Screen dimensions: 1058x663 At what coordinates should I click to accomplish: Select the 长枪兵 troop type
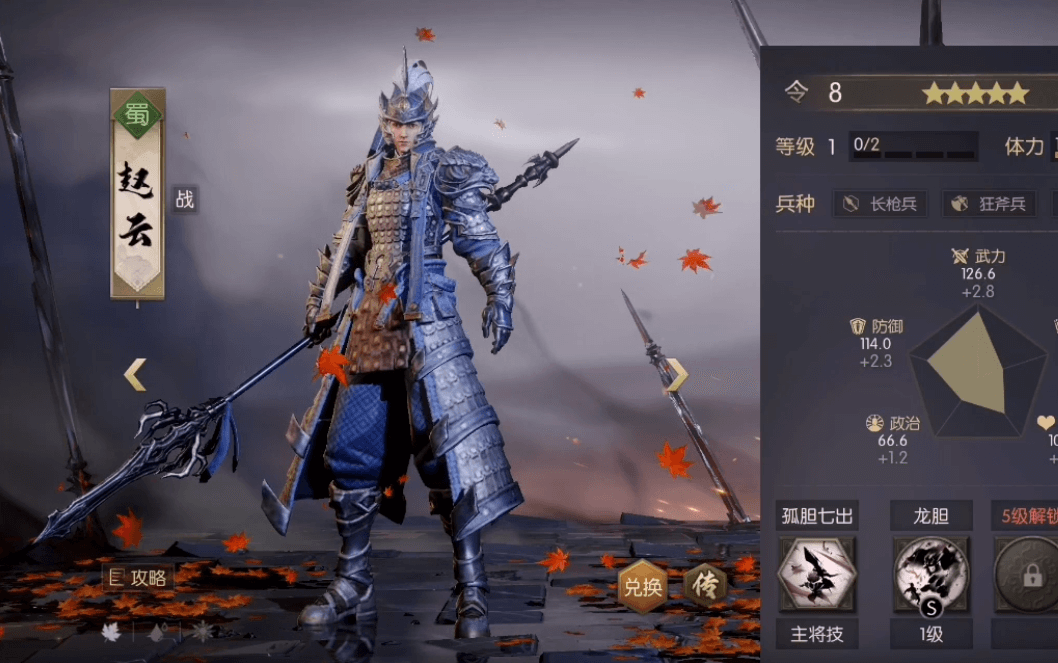tap(879, 204)
